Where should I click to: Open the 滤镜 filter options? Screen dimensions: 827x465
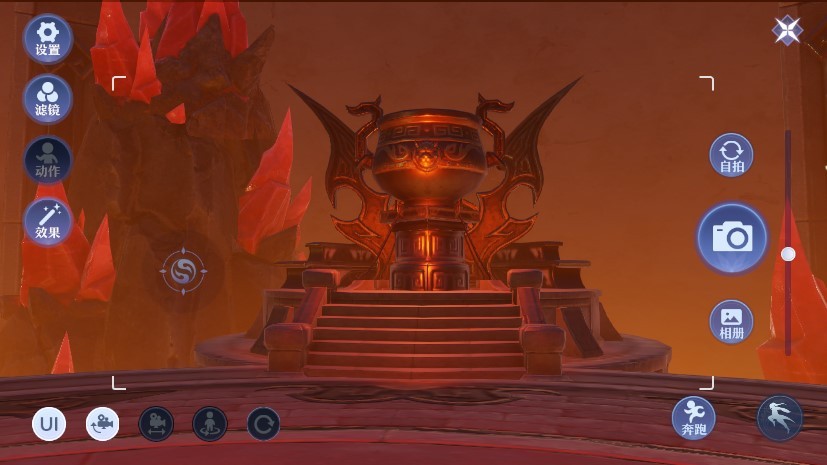click(47, 98)
